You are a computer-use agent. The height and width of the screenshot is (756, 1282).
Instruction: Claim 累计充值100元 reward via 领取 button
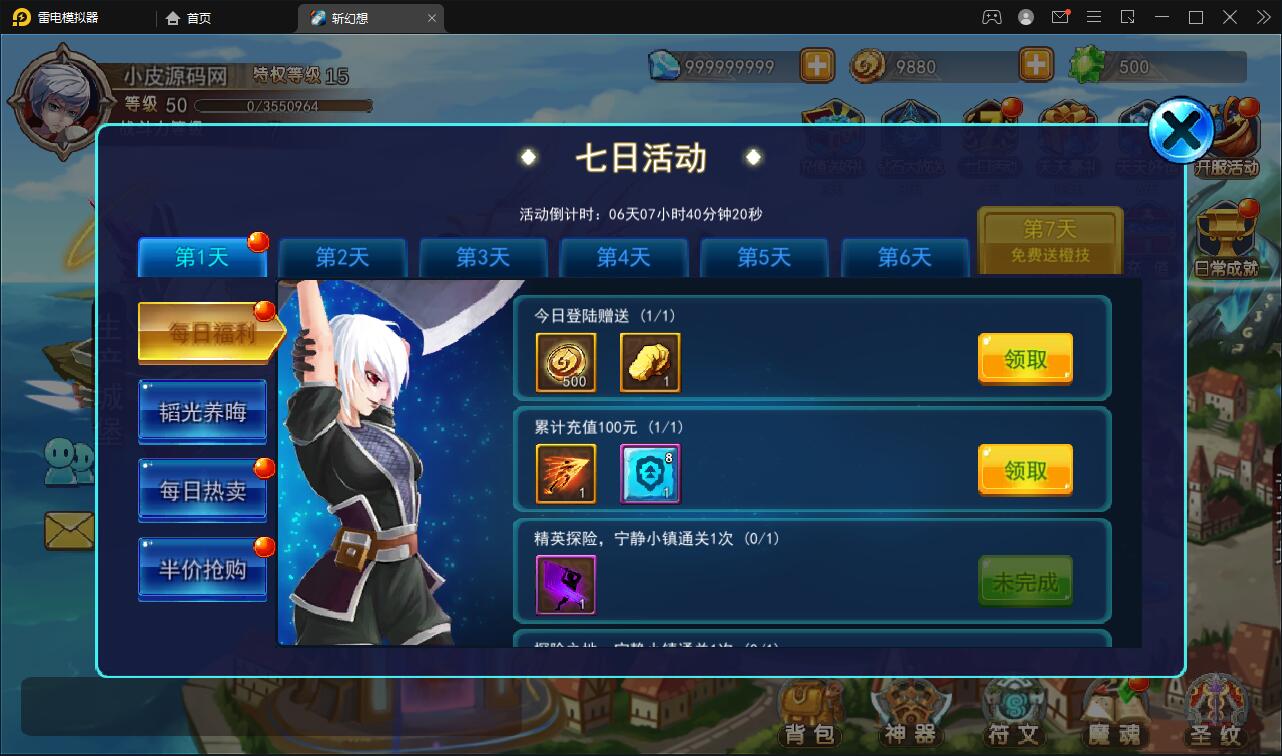pyautogui.click(x=1024, y=469)
